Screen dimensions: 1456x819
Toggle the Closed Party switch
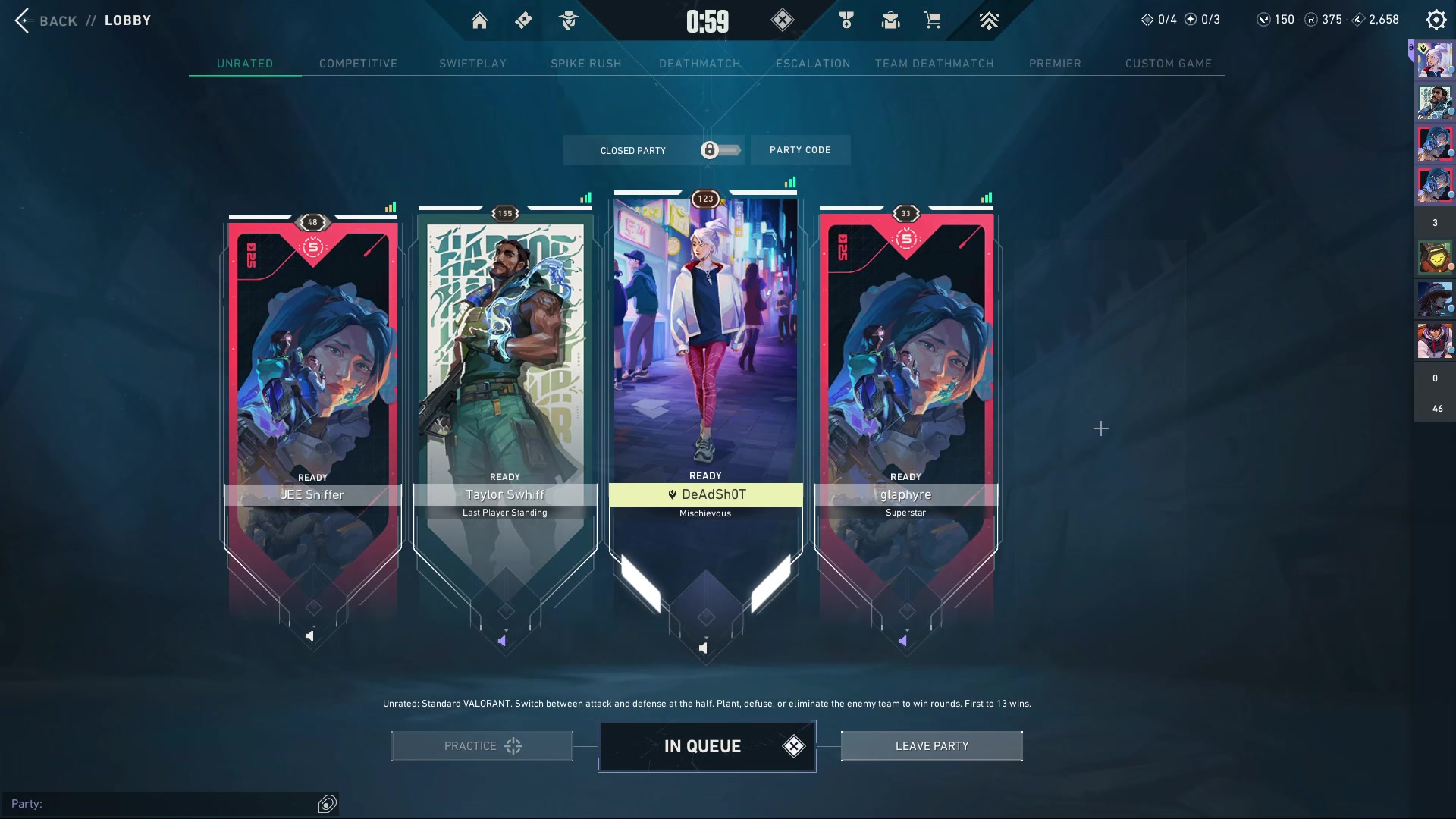point(719,150)
